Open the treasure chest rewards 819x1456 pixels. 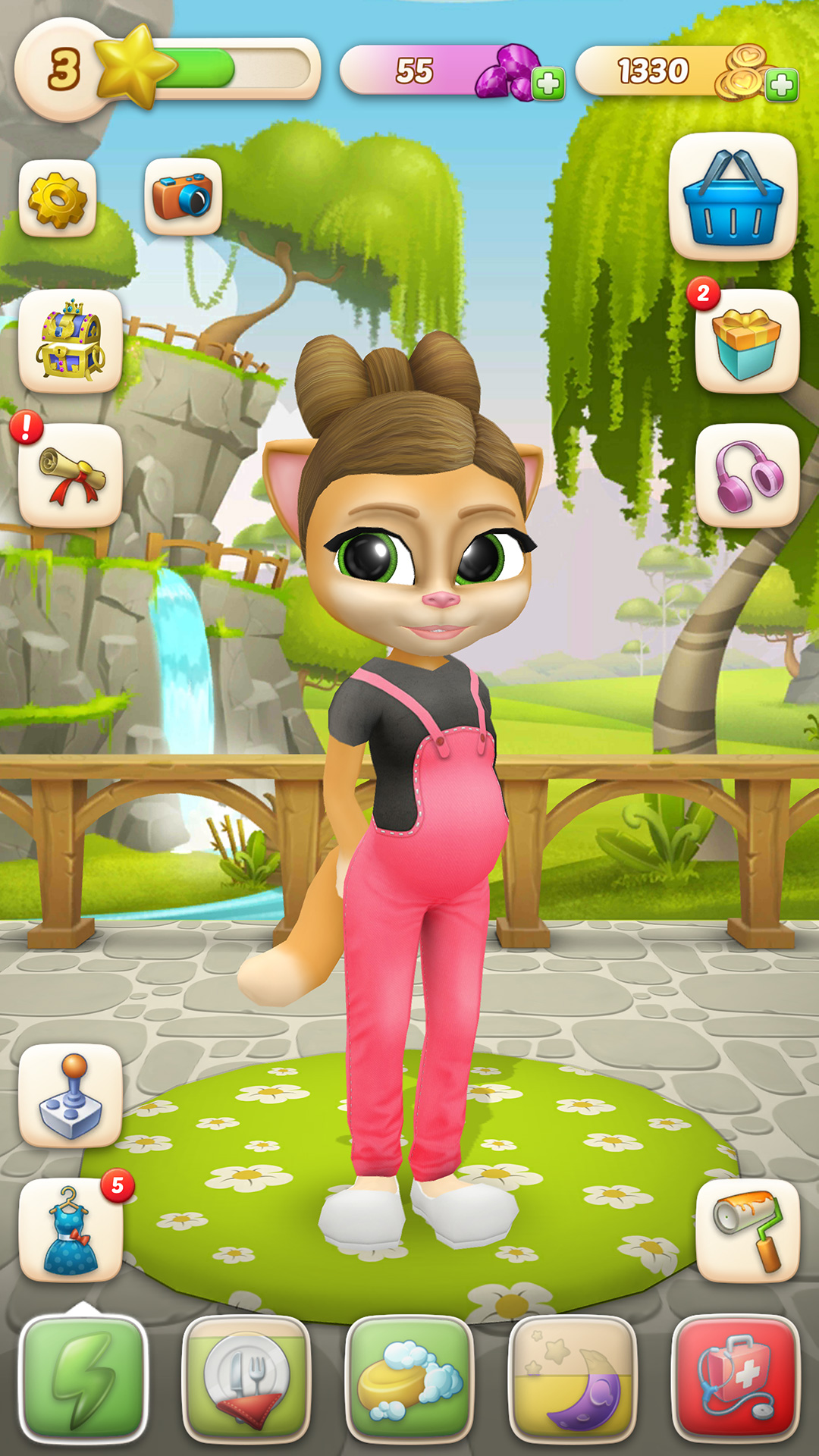(x=71, y=340)
